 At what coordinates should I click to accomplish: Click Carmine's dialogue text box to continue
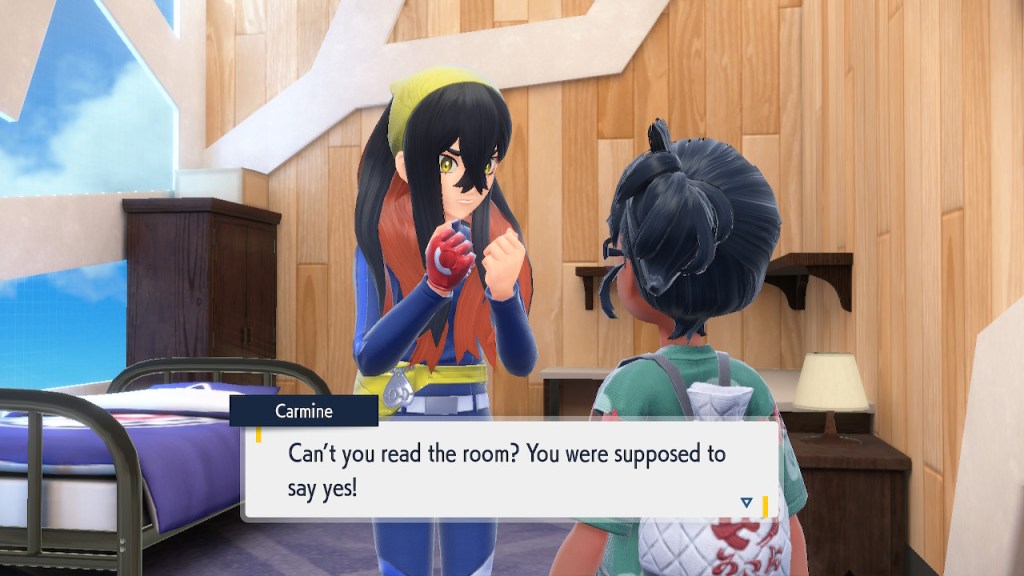coord(510,470)
